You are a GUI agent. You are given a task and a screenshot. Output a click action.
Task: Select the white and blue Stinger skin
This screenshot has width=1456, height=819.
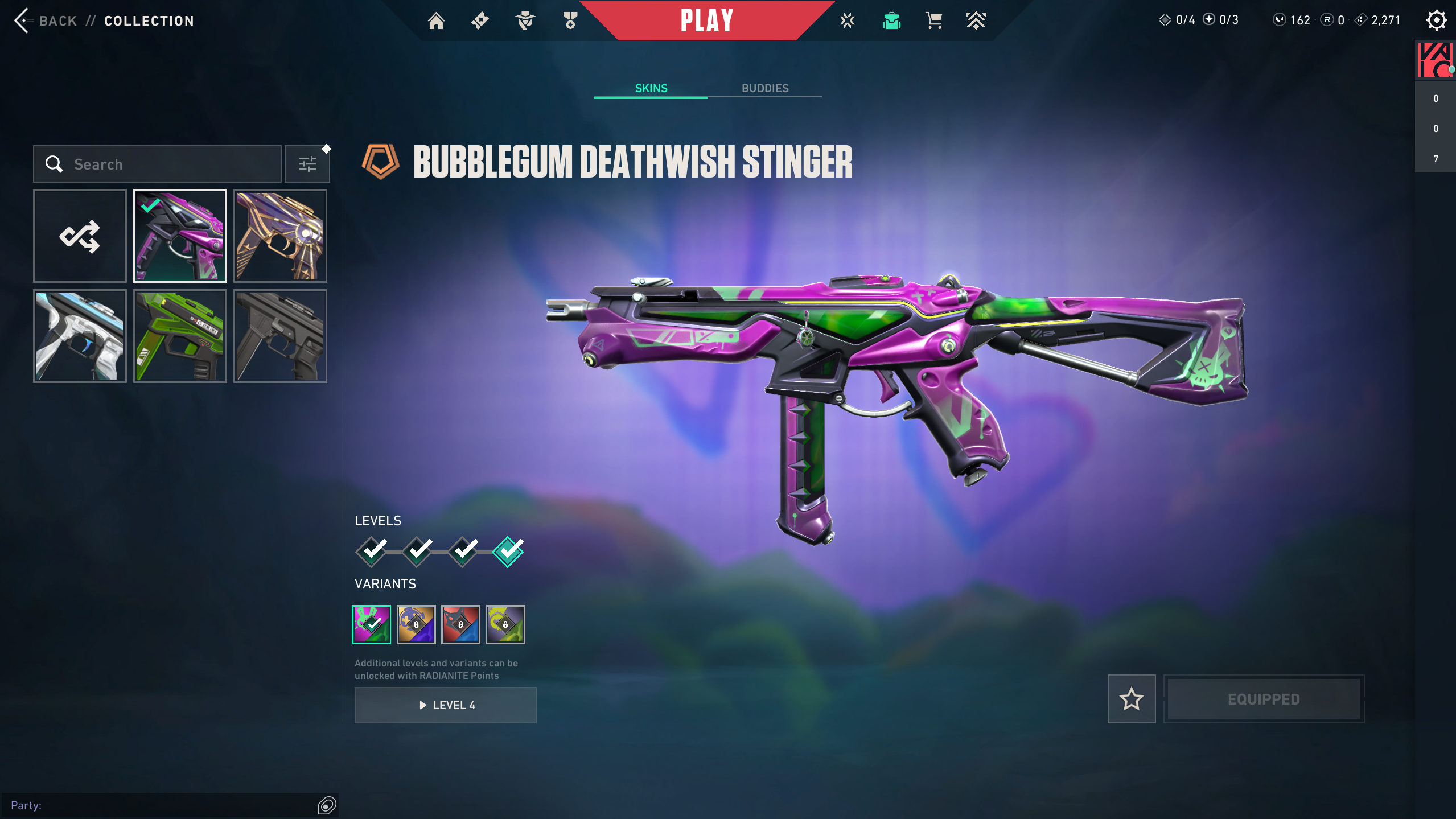(x=80, y=336)
